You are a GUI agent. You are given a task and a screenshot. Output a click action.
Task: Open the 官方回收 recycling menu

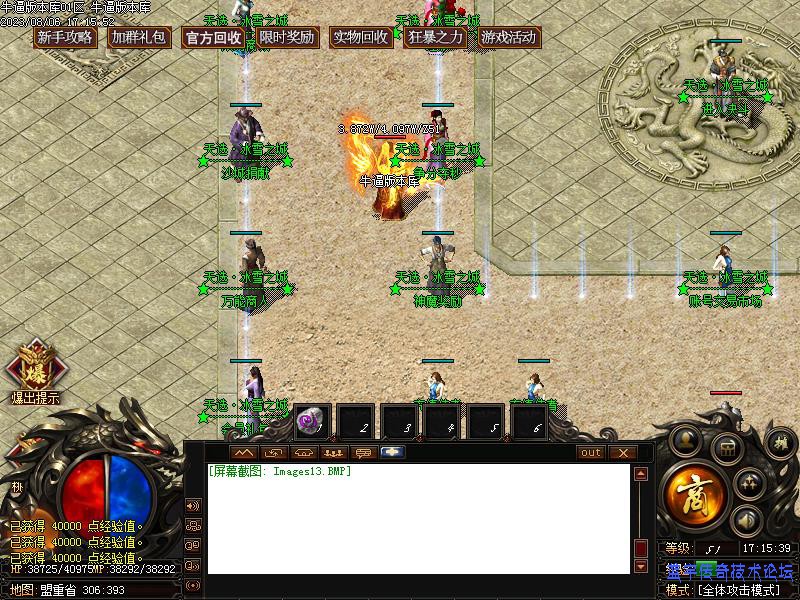[x=213, y=38]
